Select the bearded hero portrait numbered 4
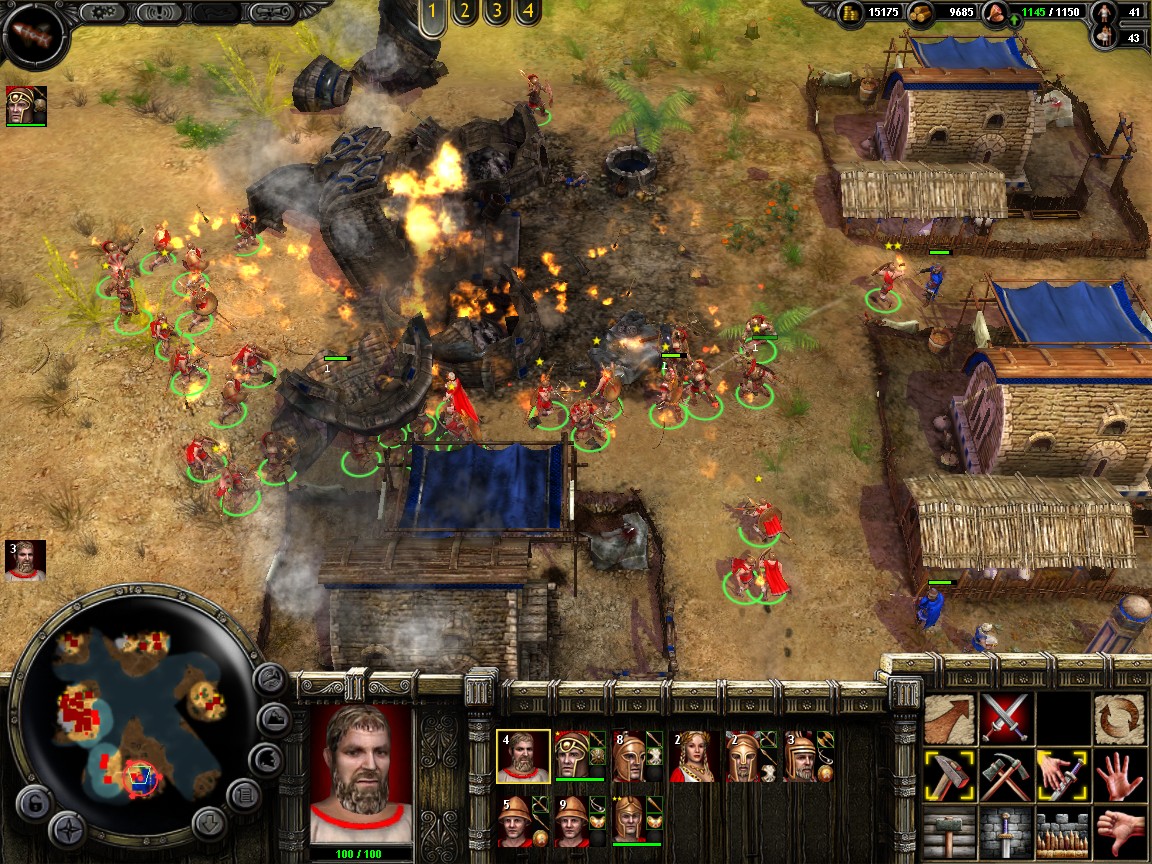This screenshot has height=864, width=1152. click(x=522, y=756)
